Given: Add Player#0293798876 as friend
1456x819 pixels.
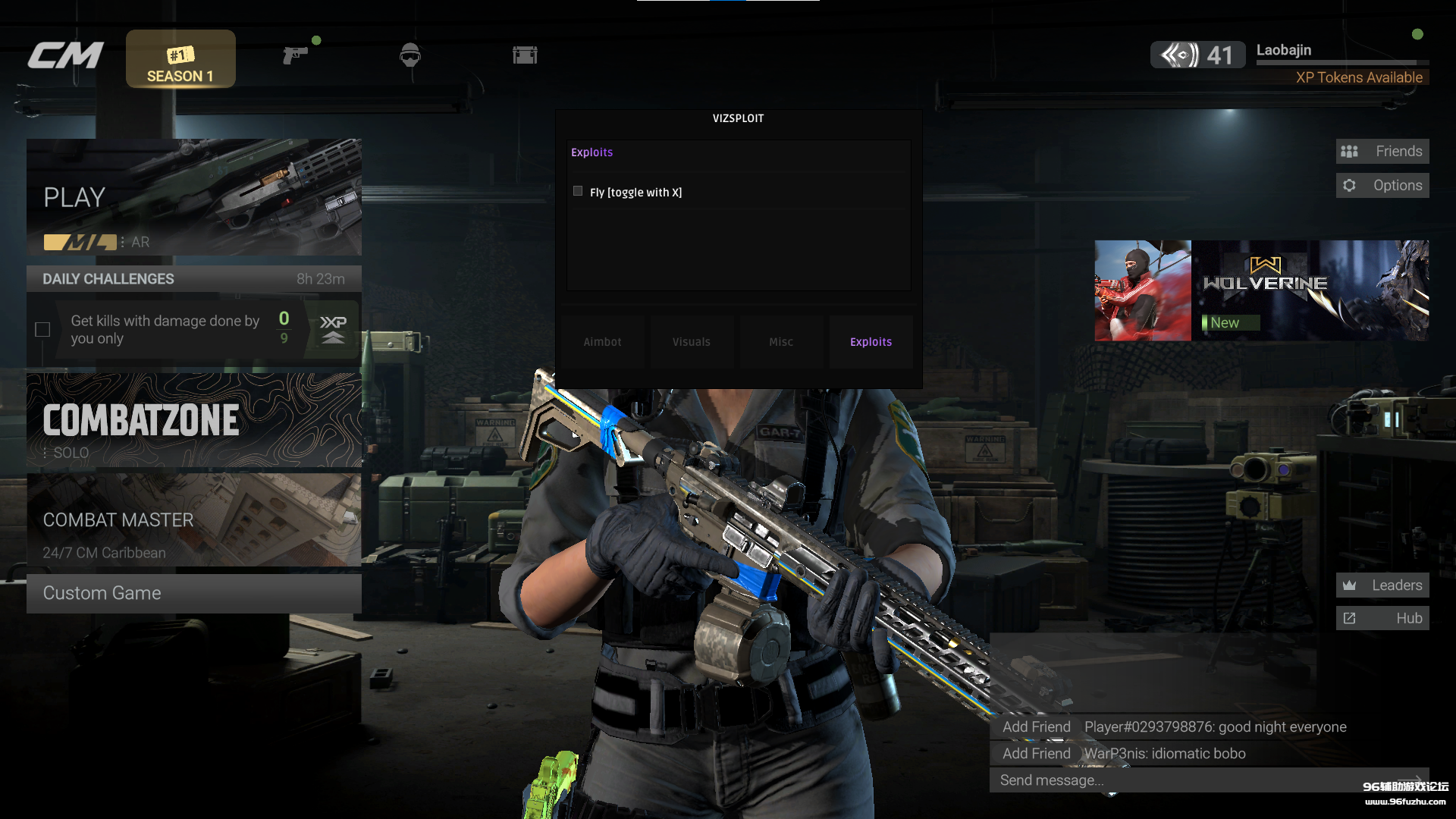Looking at the screenshot, I should click(x=1036, y=727).
